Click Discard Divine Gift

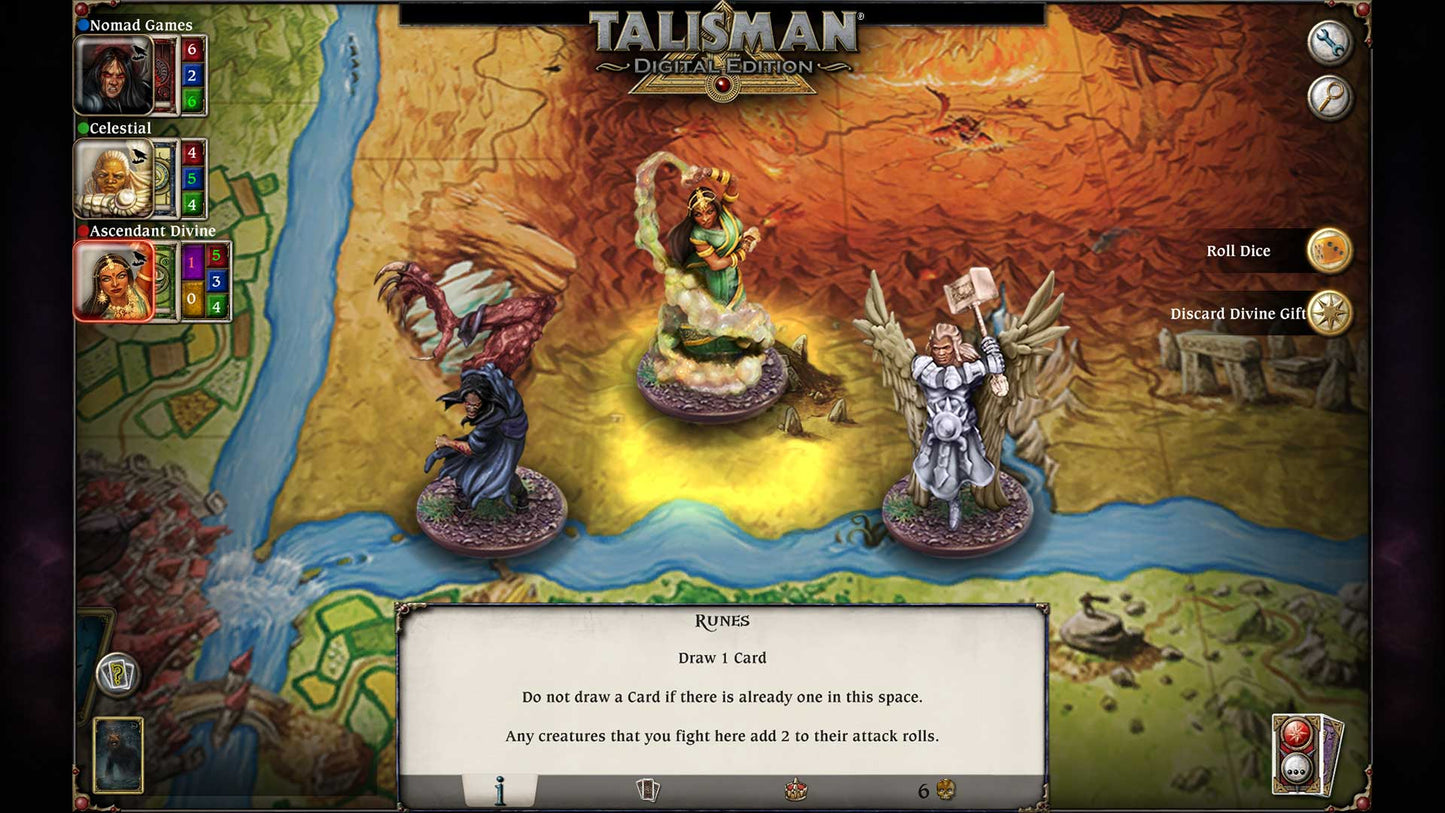[x=1238, y=313]
